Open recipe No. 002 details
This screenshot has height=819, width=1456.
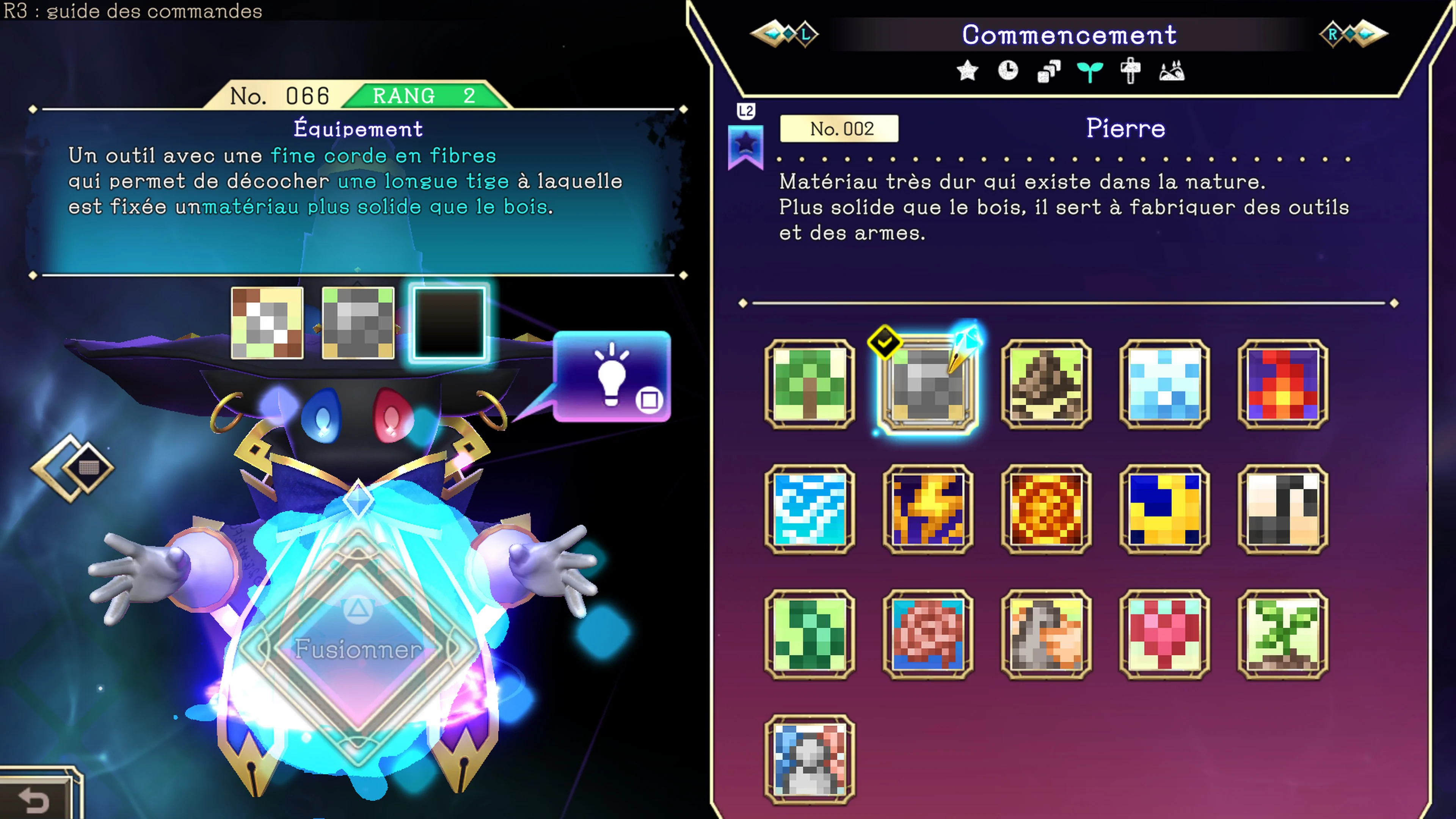(x=839, y=129)
